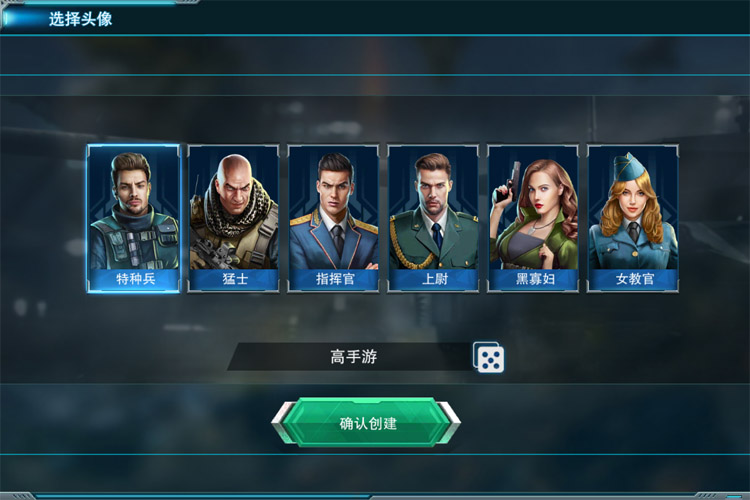
Task: Pick the 指挥官 commander avatar
Action: (x=333, y=217)
